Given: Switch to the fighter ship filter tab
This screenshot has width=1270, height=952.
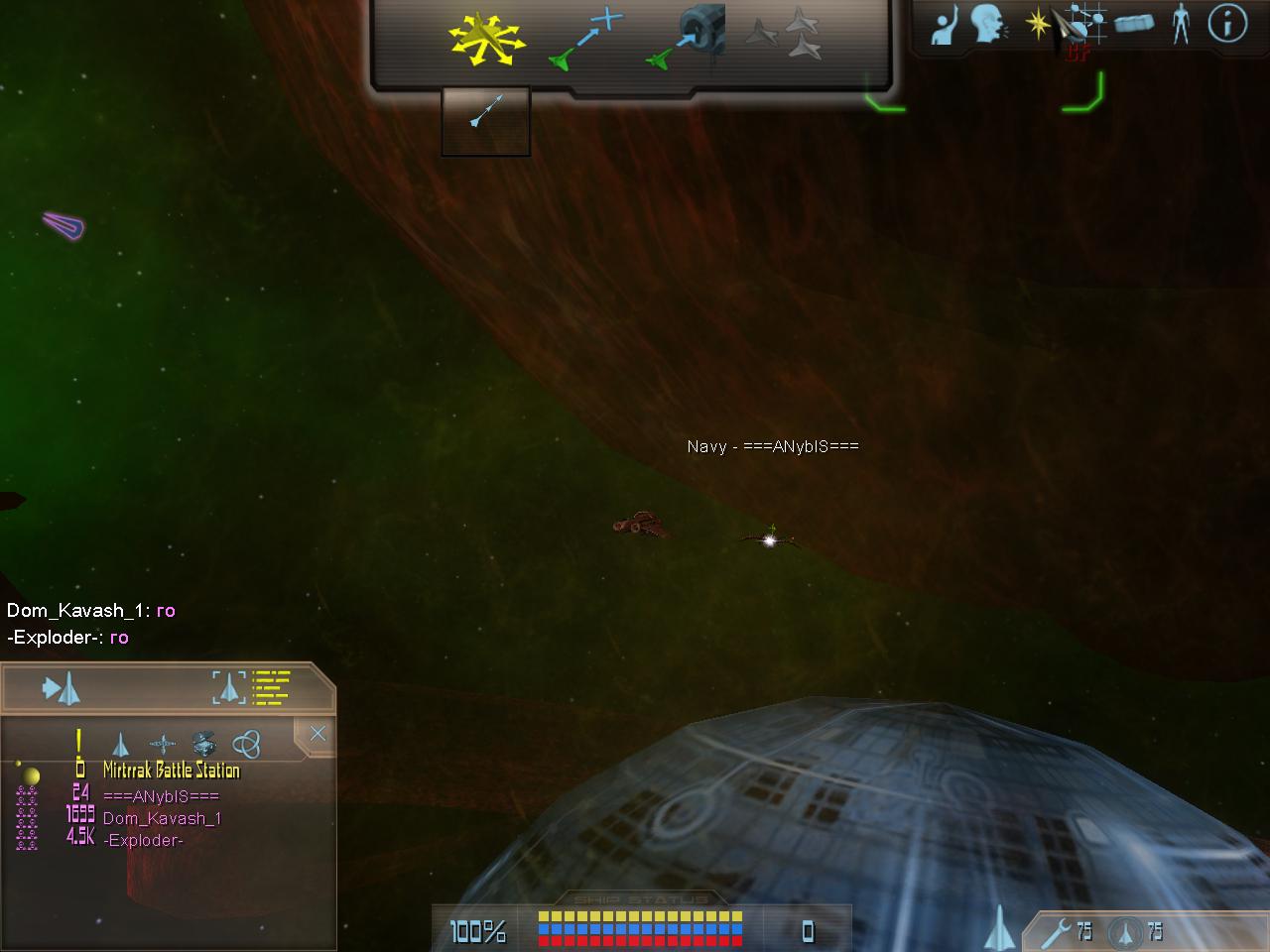Looking at the screenshot, I should coord(120,744).
